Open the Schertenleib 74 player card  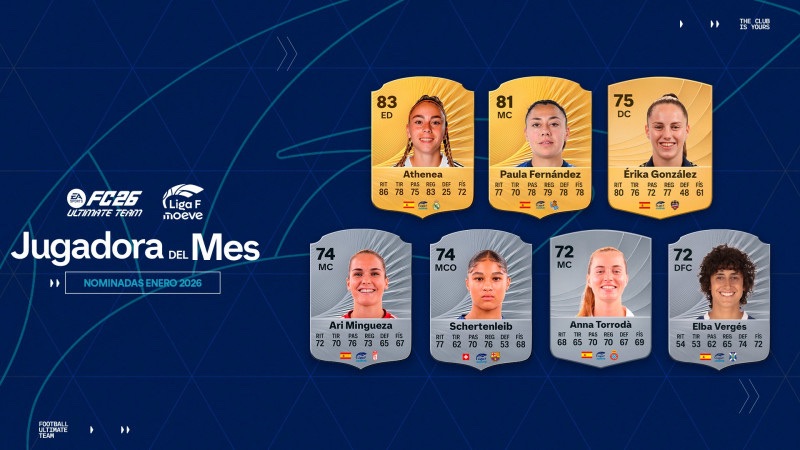[x=481, y=298]
